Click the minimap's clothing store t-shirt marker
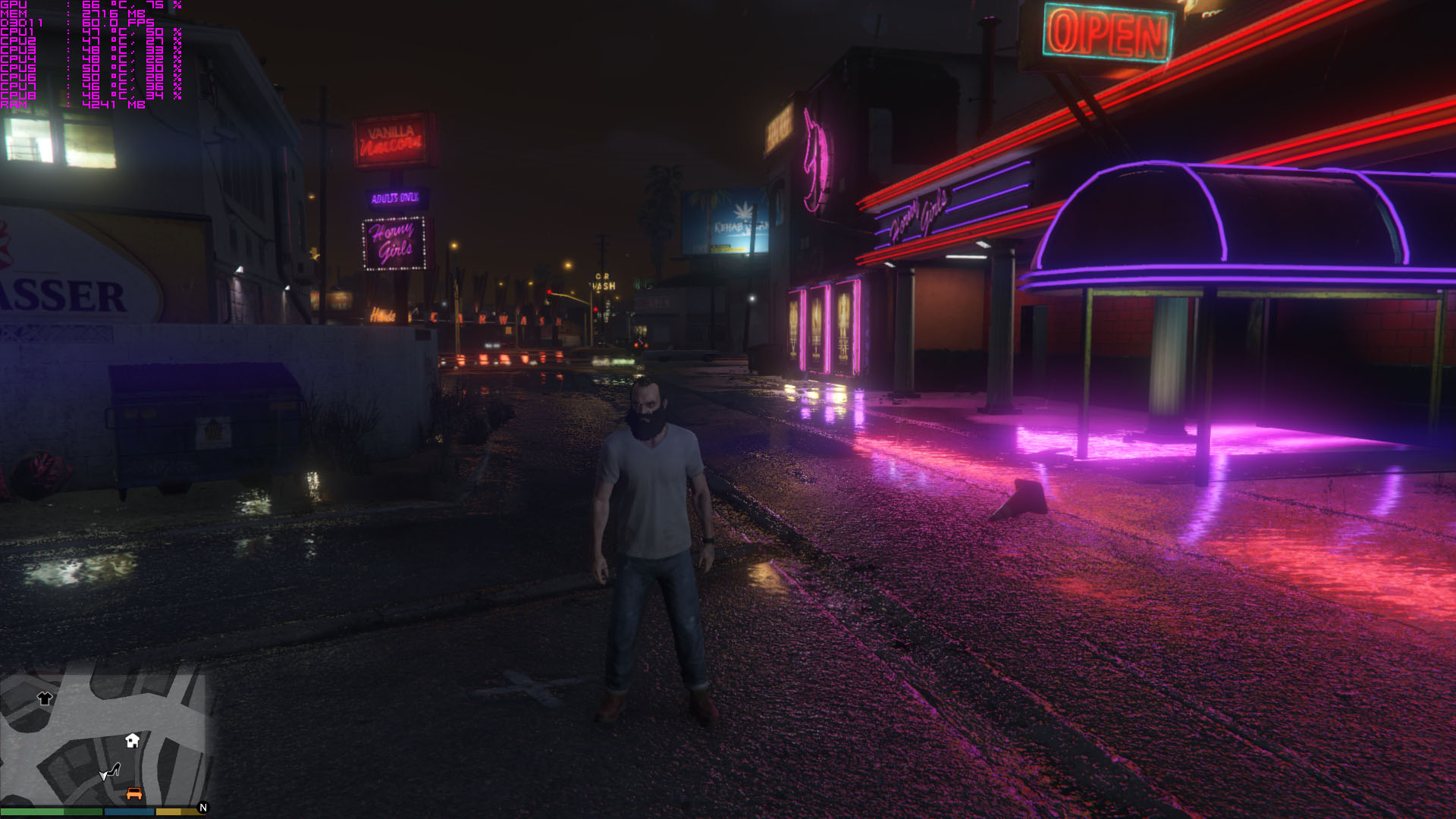 [x=45, y=698]
